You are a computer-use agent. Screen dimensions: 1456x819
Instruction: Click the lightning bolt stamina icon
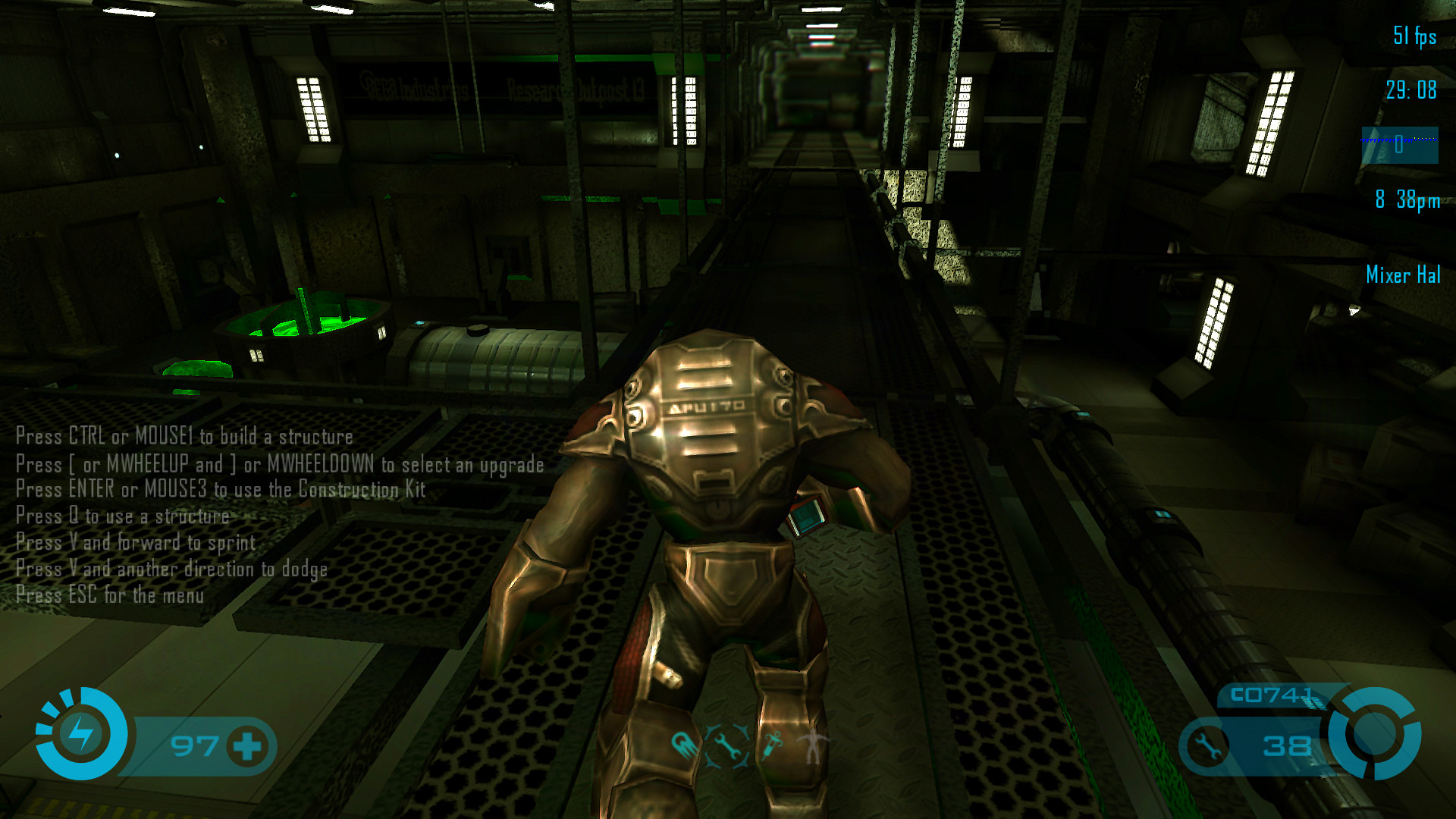(x=81, y=733)
